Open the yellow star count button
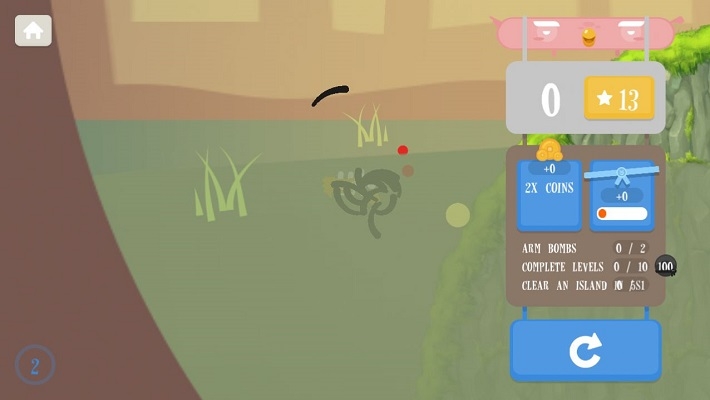 pyautogui.click(x=618, y=99)
